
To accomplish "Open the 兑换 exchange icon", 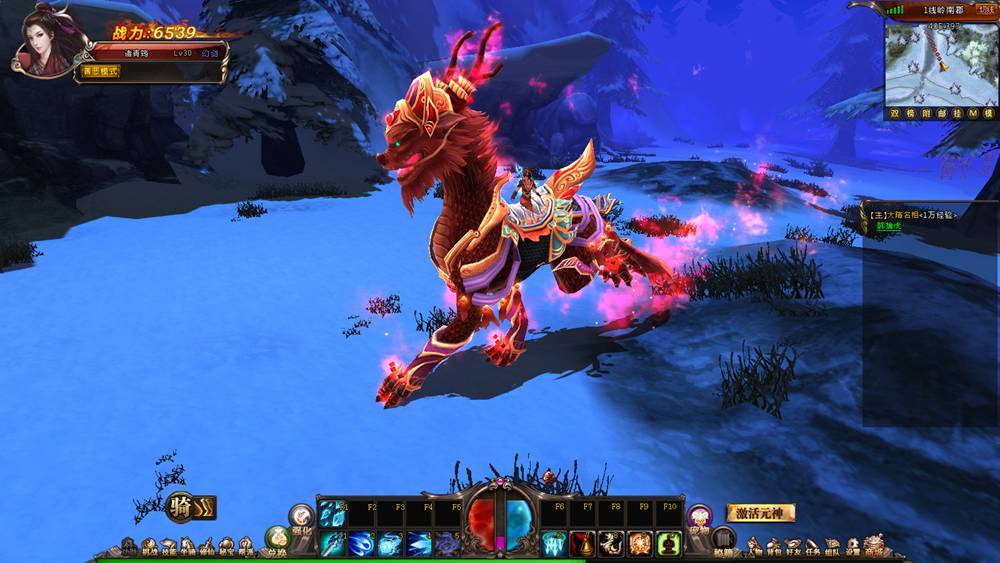I will [277, 540].
